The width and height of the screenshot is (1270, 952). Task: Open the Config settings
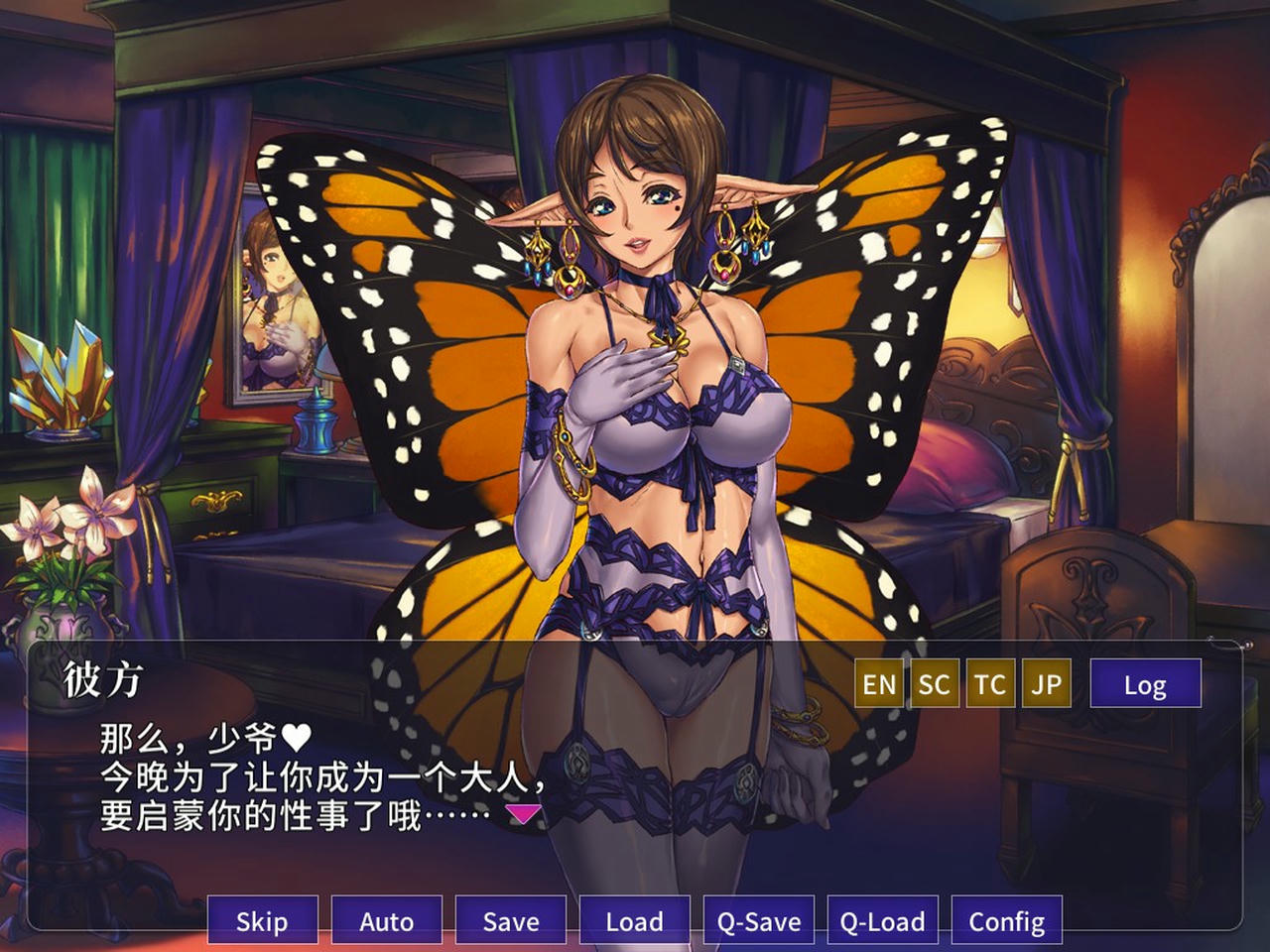pyautogui.click(x=1007, y=920)
